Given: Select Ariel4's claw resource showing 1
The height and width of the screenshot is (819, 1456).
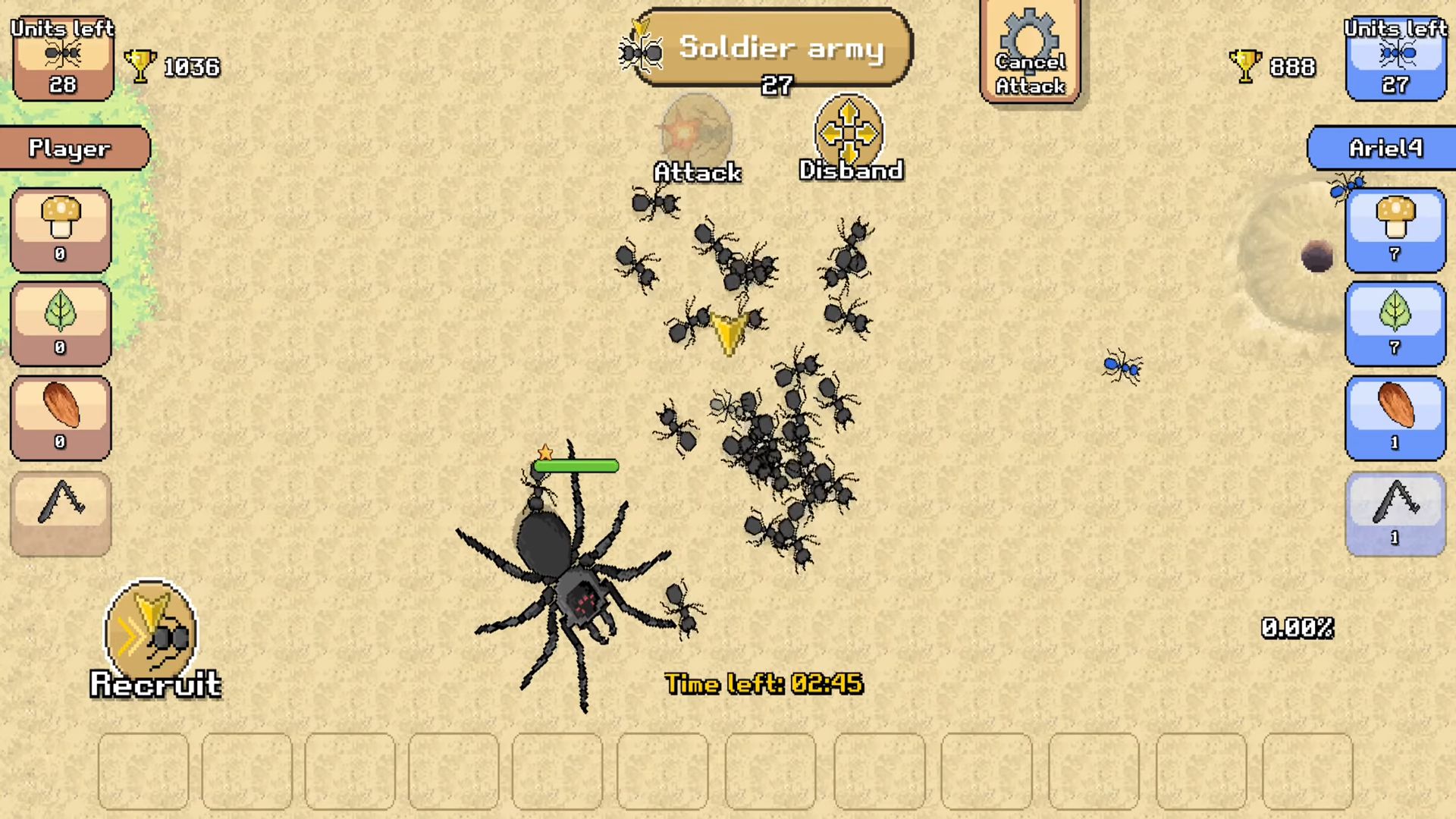Looking at the screenshot, I should point(1395,512).
